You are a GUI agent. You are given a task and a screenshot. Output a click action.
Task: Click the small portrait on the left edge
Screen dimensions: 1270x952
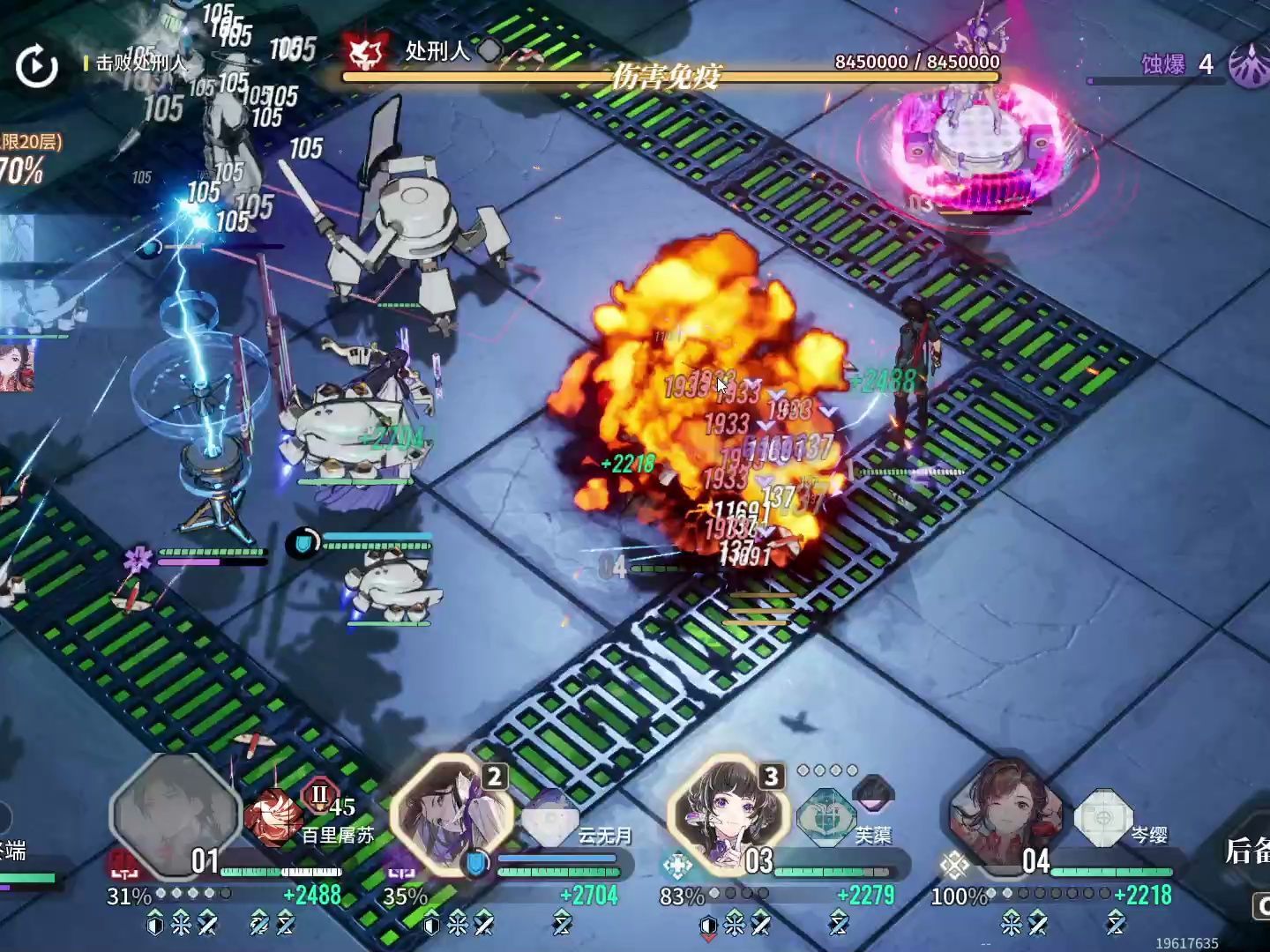(16, 367)
